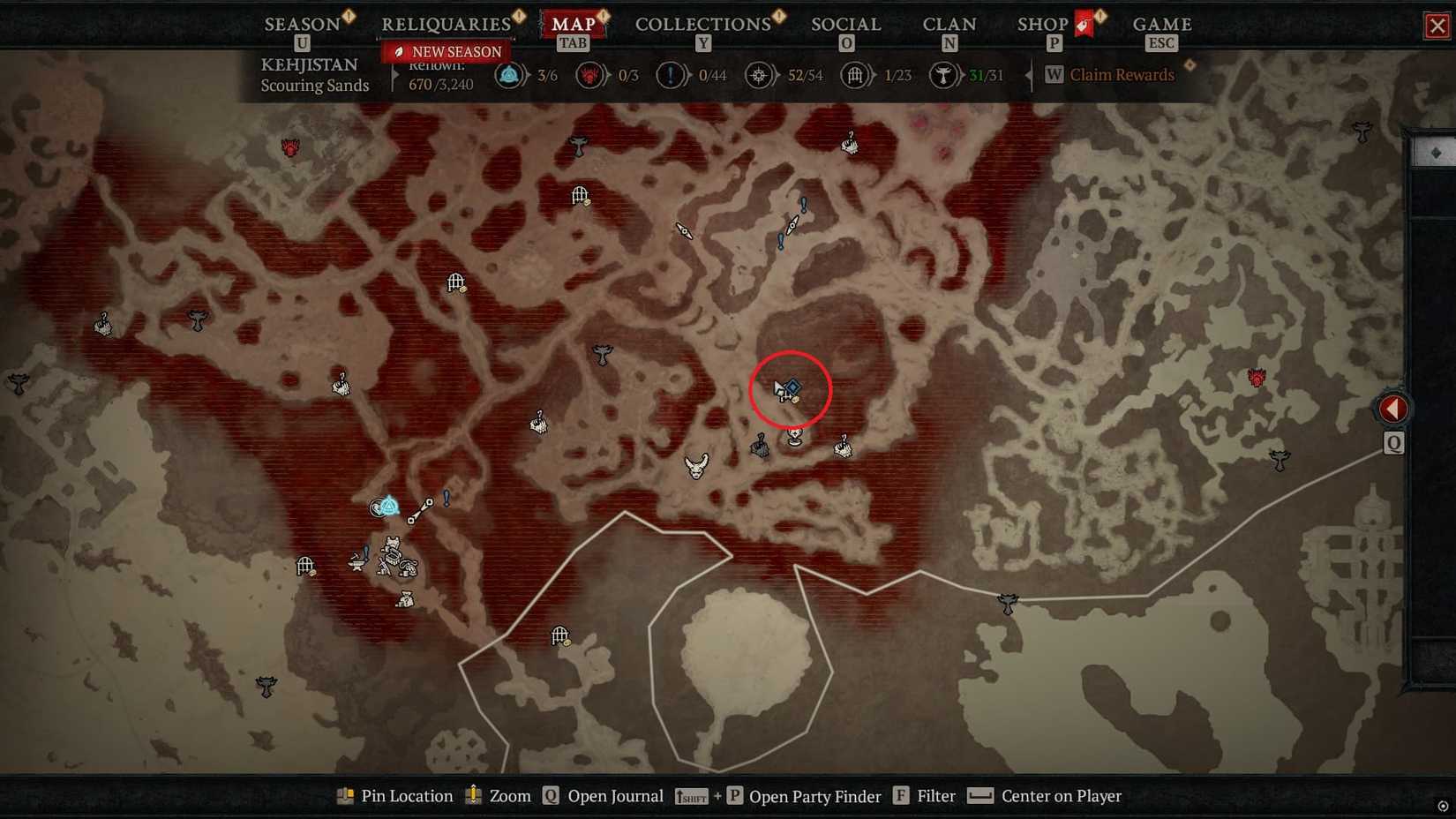The image size is (1456, 819).
Task: Open the dungeon gate icon near the top of the map
Action: click(581, 194)
